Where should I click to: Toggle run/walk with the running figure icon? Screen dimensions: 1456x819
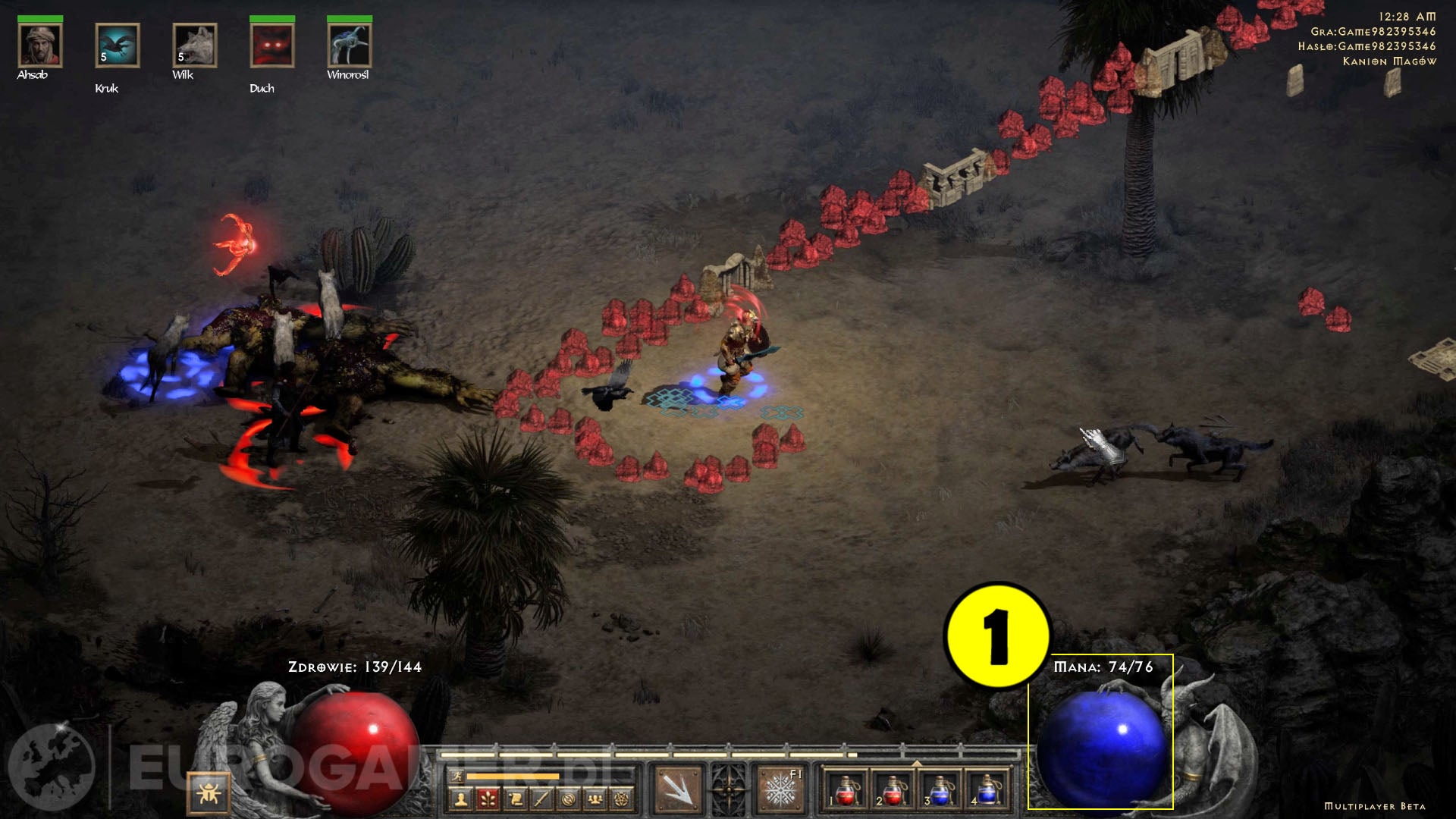click(x=458, y=776)
